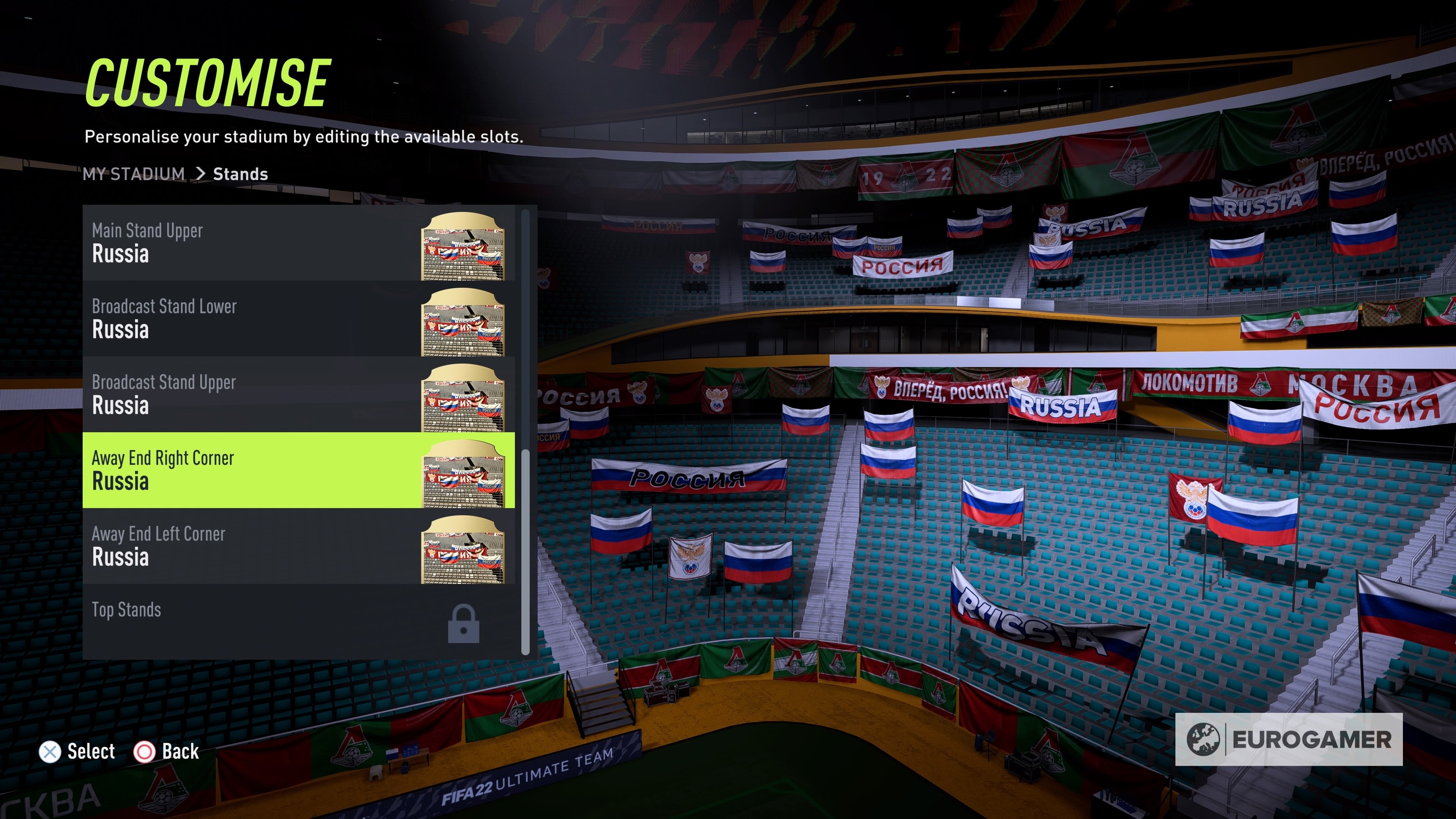Click the stands list scrollbar
Image resolution: width=1456 pixels, height=819 pixels.
[525, 551]
